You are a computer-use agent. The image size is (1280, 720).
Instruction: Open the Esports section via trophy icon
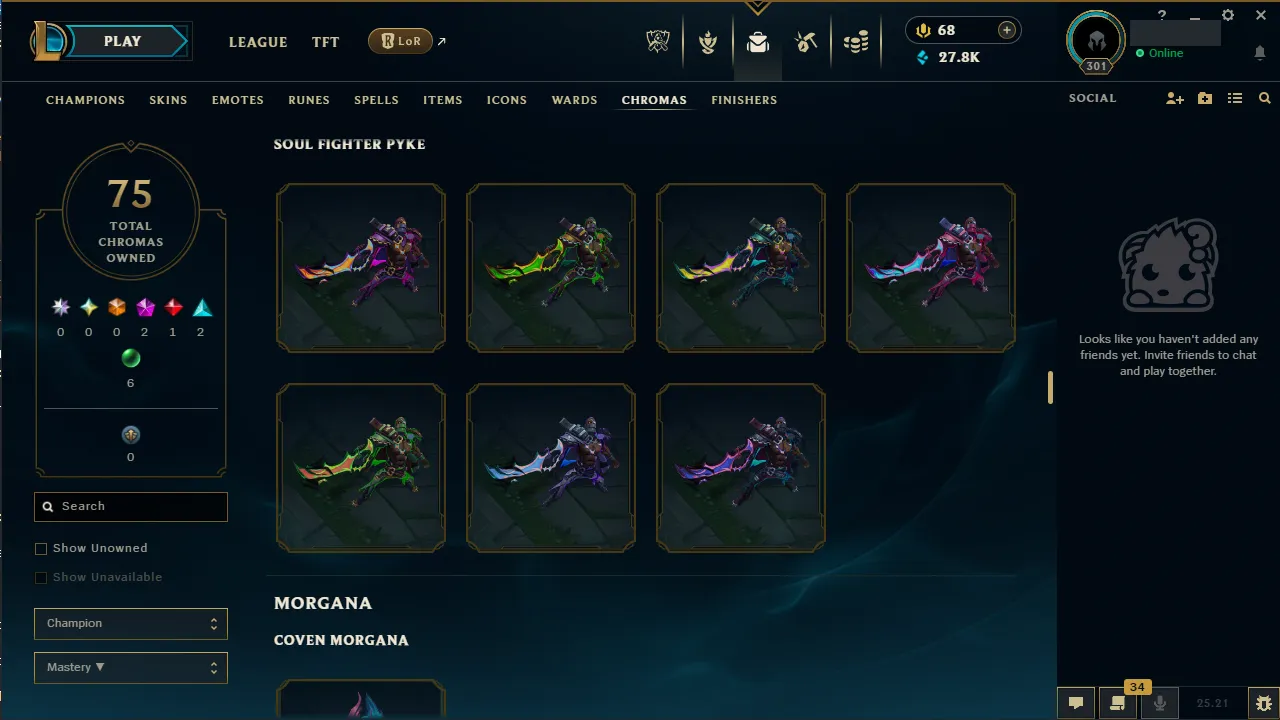[x=658, y=42]
